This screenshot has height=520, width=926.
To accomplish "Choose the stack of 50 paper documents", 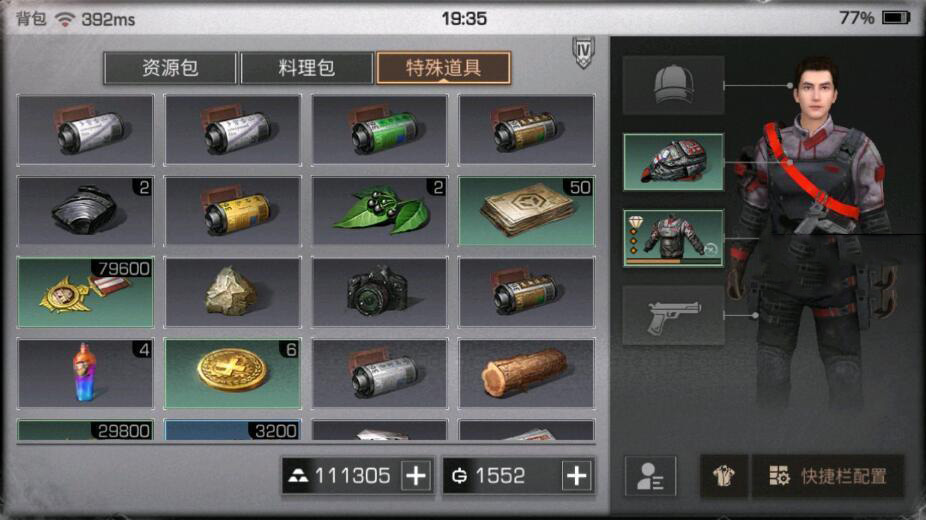I will tap(526, 211).
